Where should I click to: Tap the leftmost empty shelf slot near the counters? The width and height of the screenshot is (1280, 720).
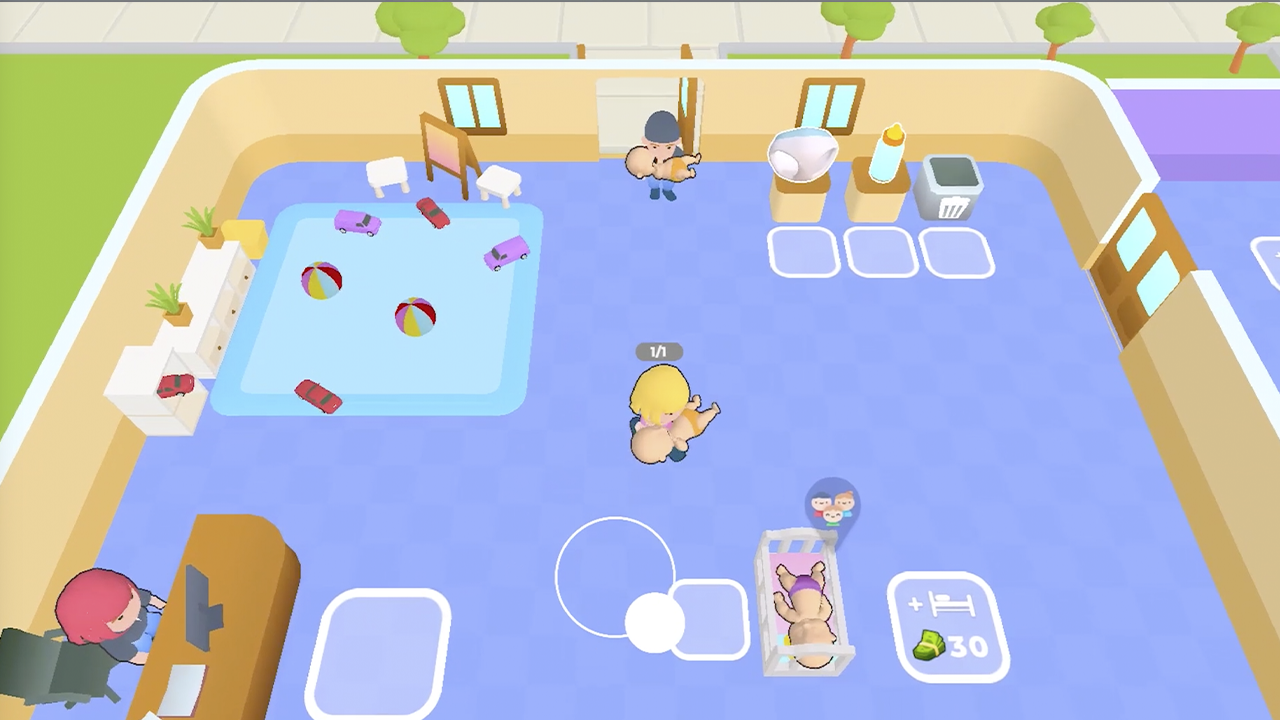tap(805, 250)
